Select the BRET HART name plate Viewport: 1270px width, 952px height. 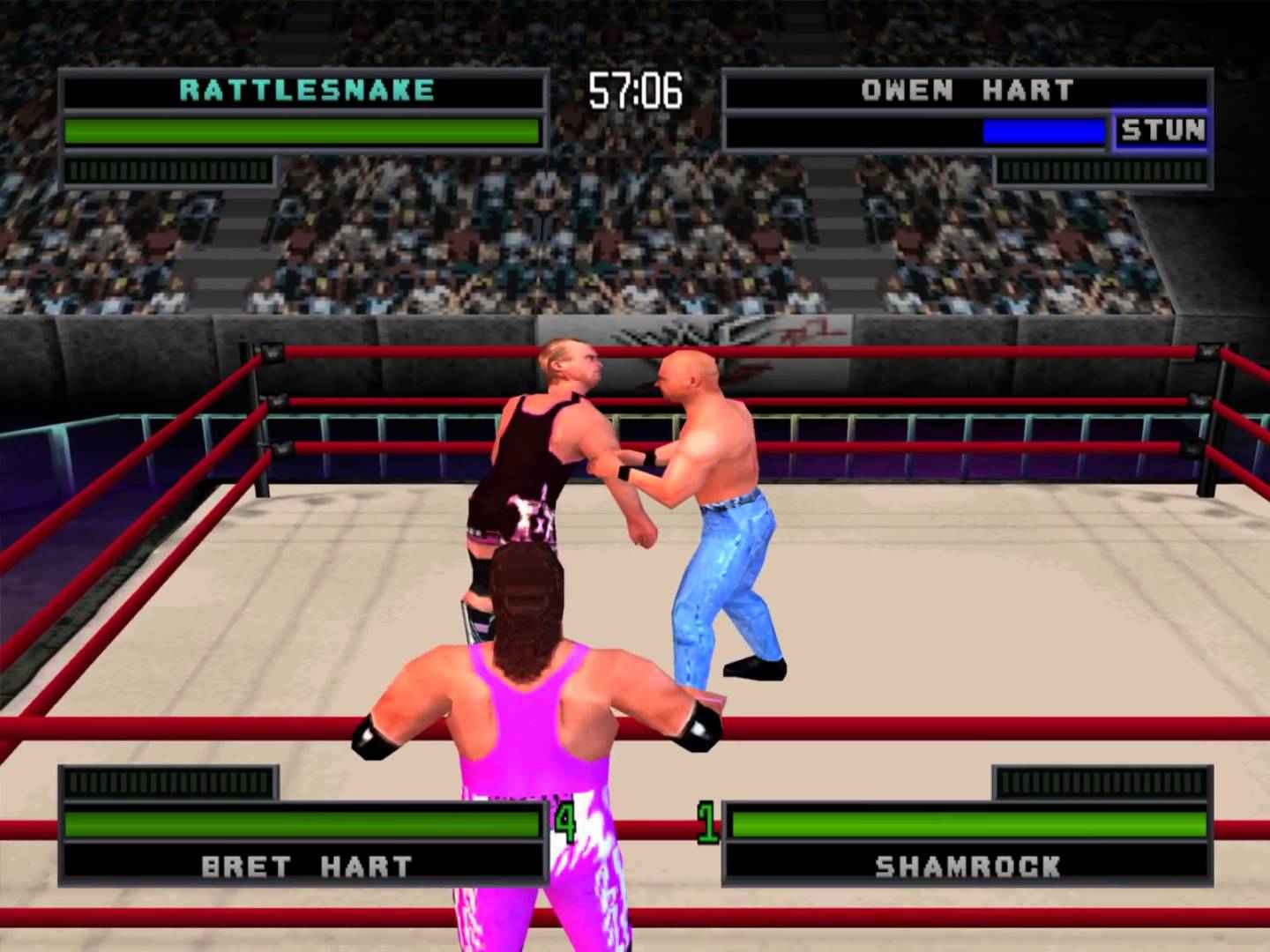pos(307,866)
